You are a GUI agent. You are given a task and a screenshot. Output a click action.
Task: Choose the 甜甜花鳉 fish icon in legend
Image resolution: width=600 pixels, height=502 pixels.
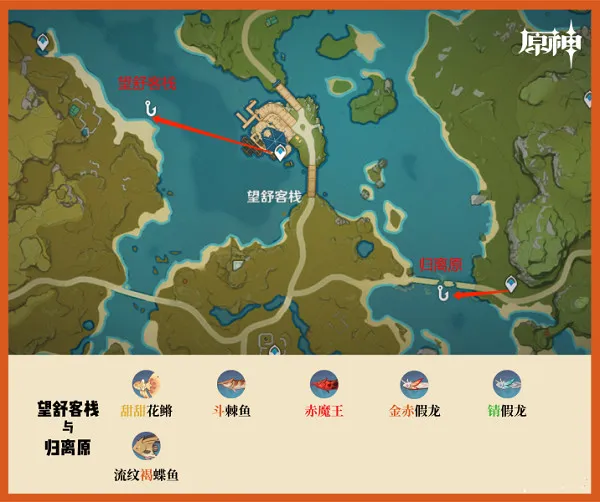146,384
